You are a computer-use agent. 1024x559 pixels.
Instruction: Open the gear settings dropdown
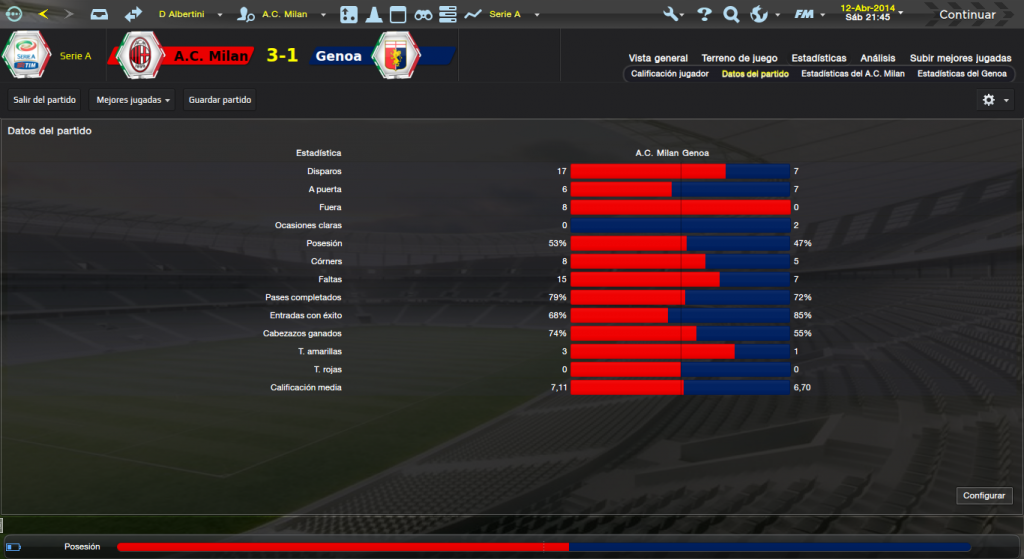[x=993, y=100]
